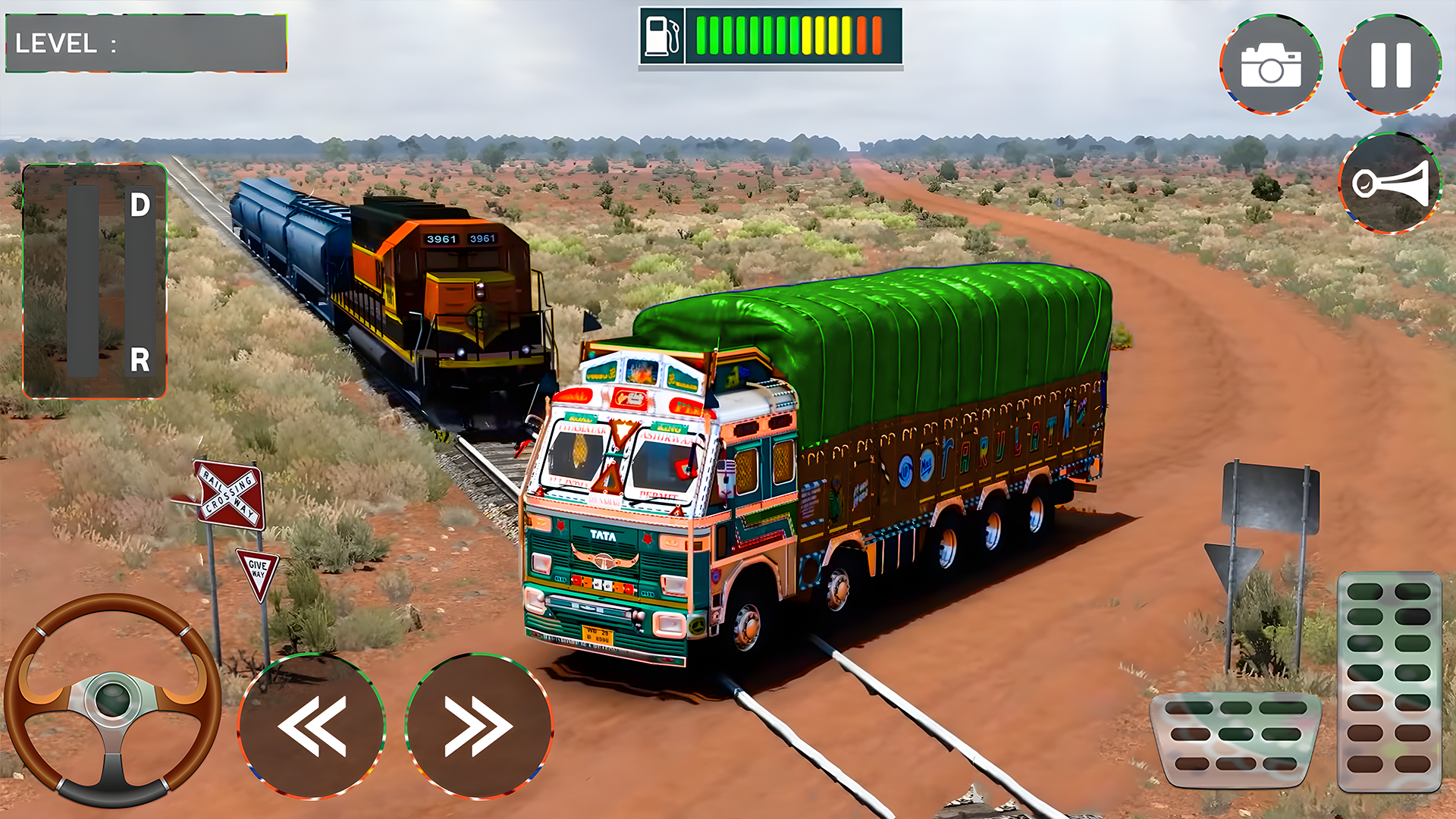
Task: Honk the truck horn button
Action: point(1390,184)
